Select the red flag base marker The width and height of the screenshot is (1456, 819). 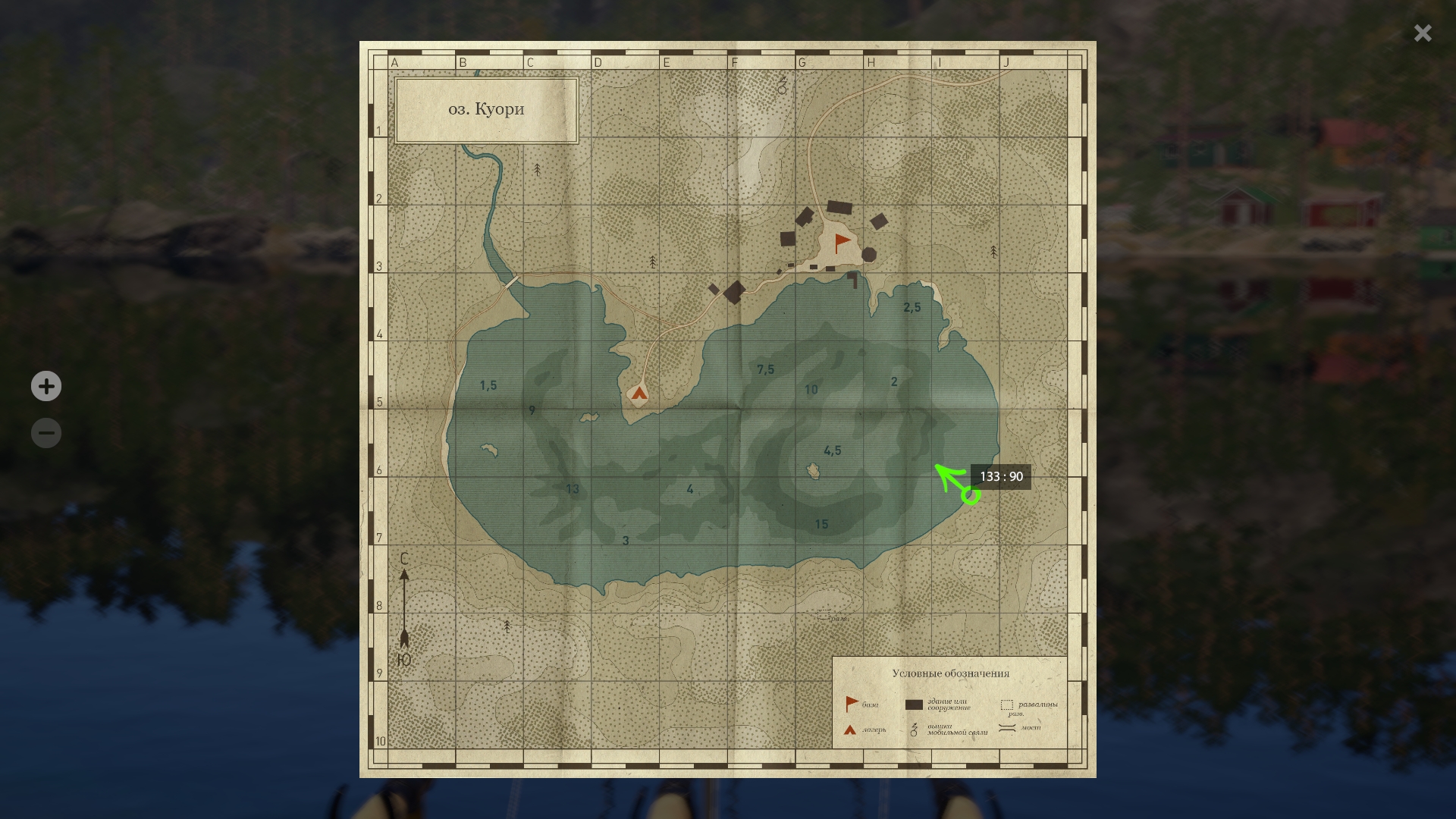coord(842,243)
